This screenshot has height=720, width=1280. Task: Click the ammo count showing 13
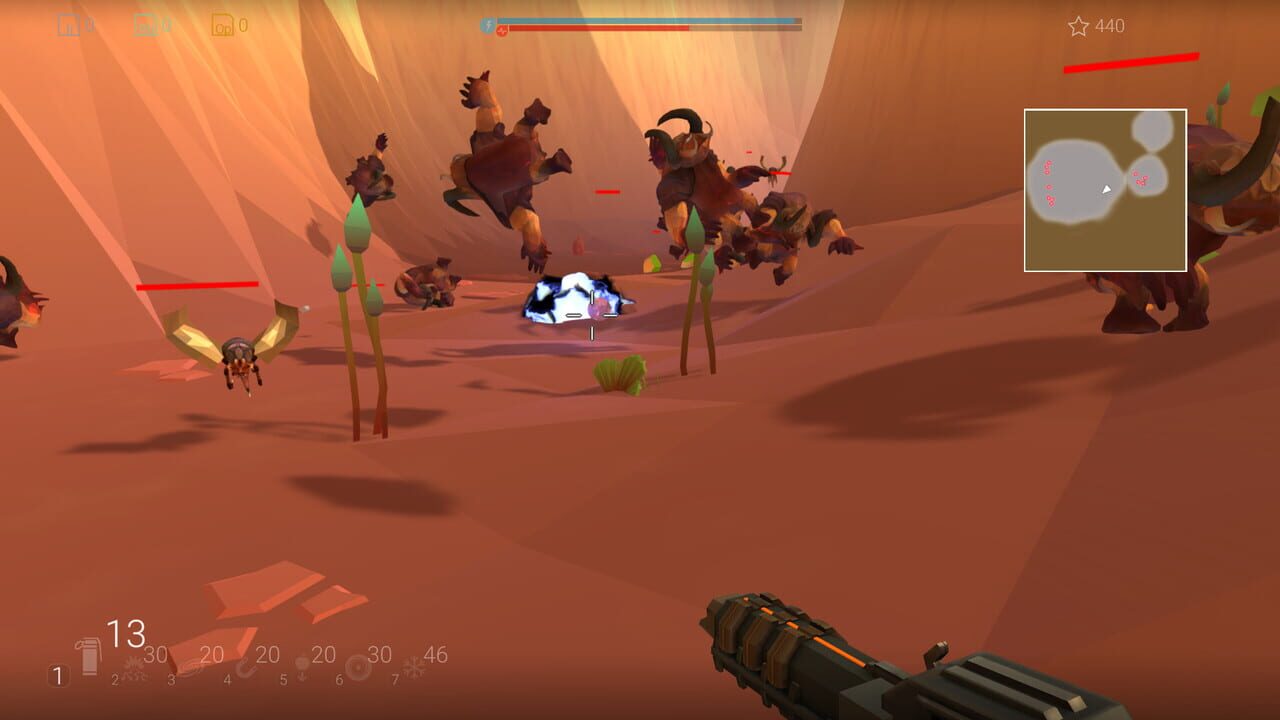(125, 631)
